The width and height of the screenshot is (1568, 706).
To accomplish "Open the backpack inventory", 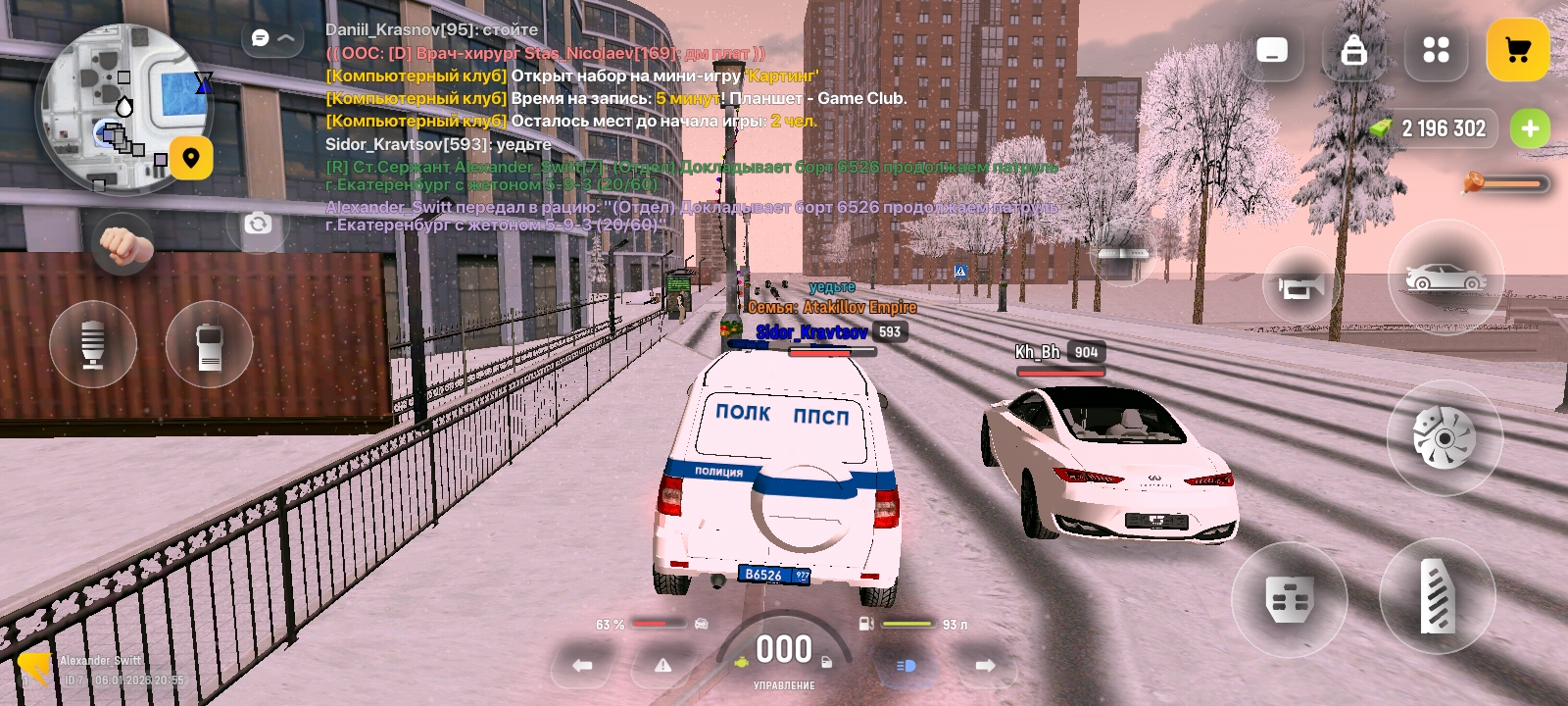I will click(1354, 50).
